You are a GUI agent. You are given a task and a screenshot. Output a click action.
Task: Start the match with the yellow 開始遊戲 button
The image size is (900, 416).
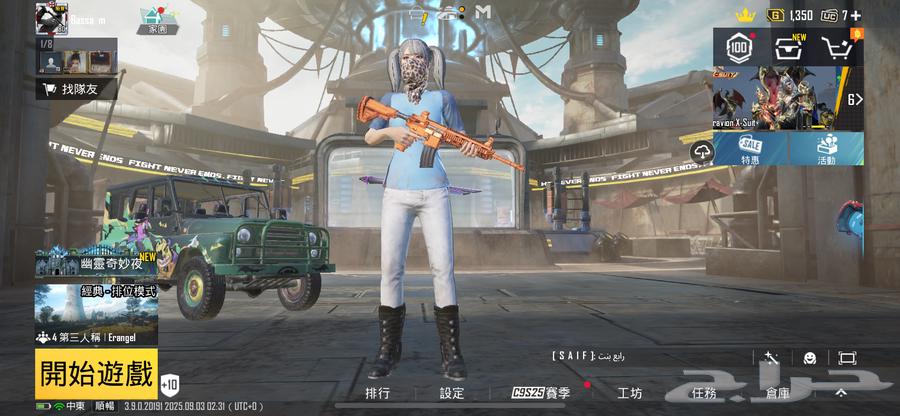point(97,374)
